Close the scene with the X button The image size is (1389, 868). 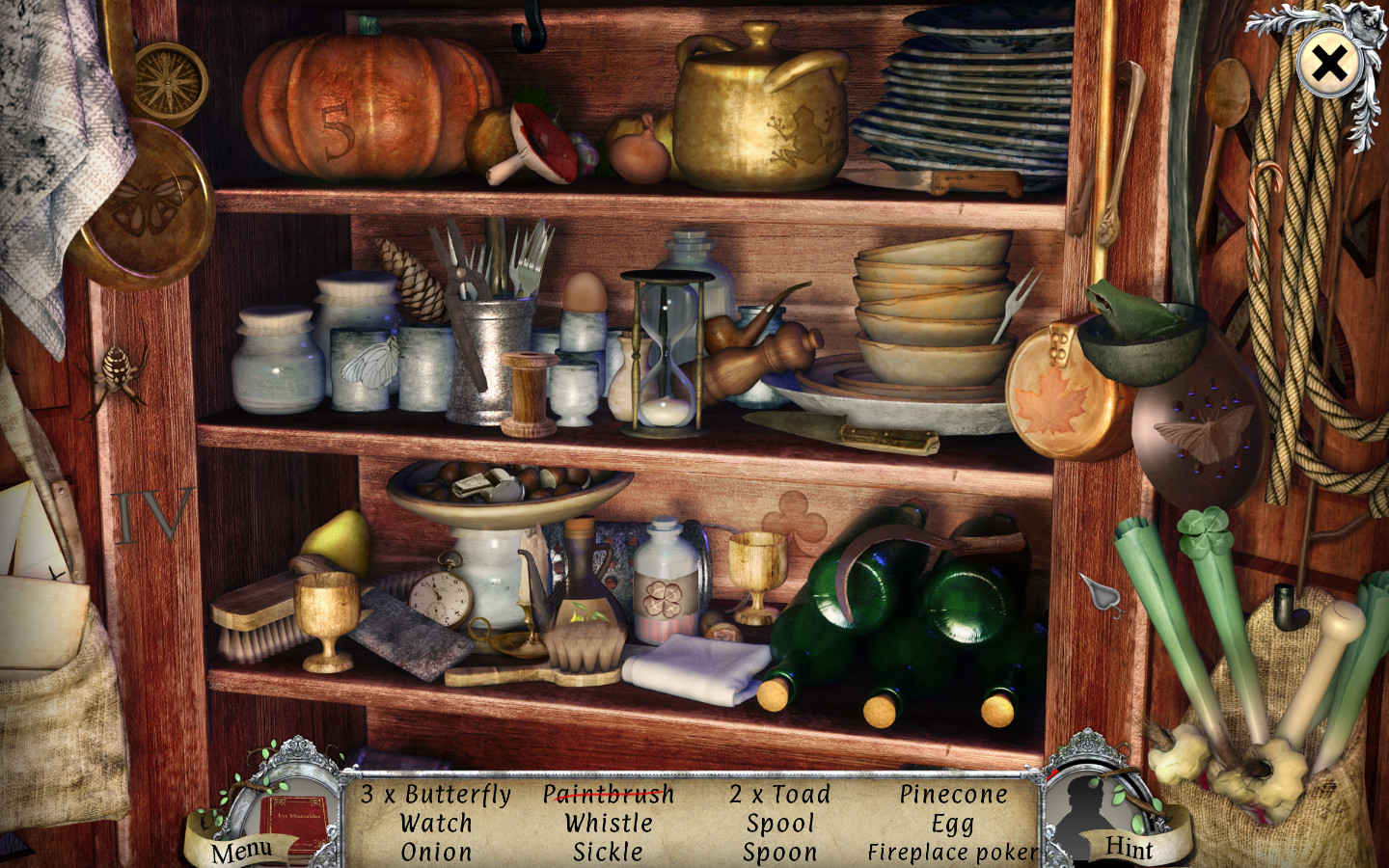[x=1328, y=65]
